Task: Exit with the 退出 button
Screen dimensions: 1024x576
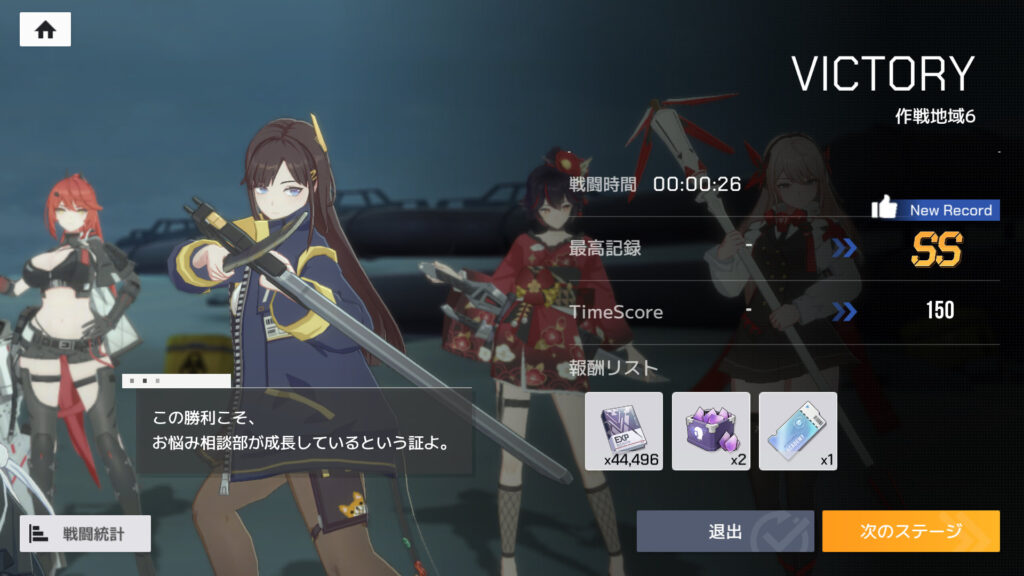Action: (x=725, y=531)
